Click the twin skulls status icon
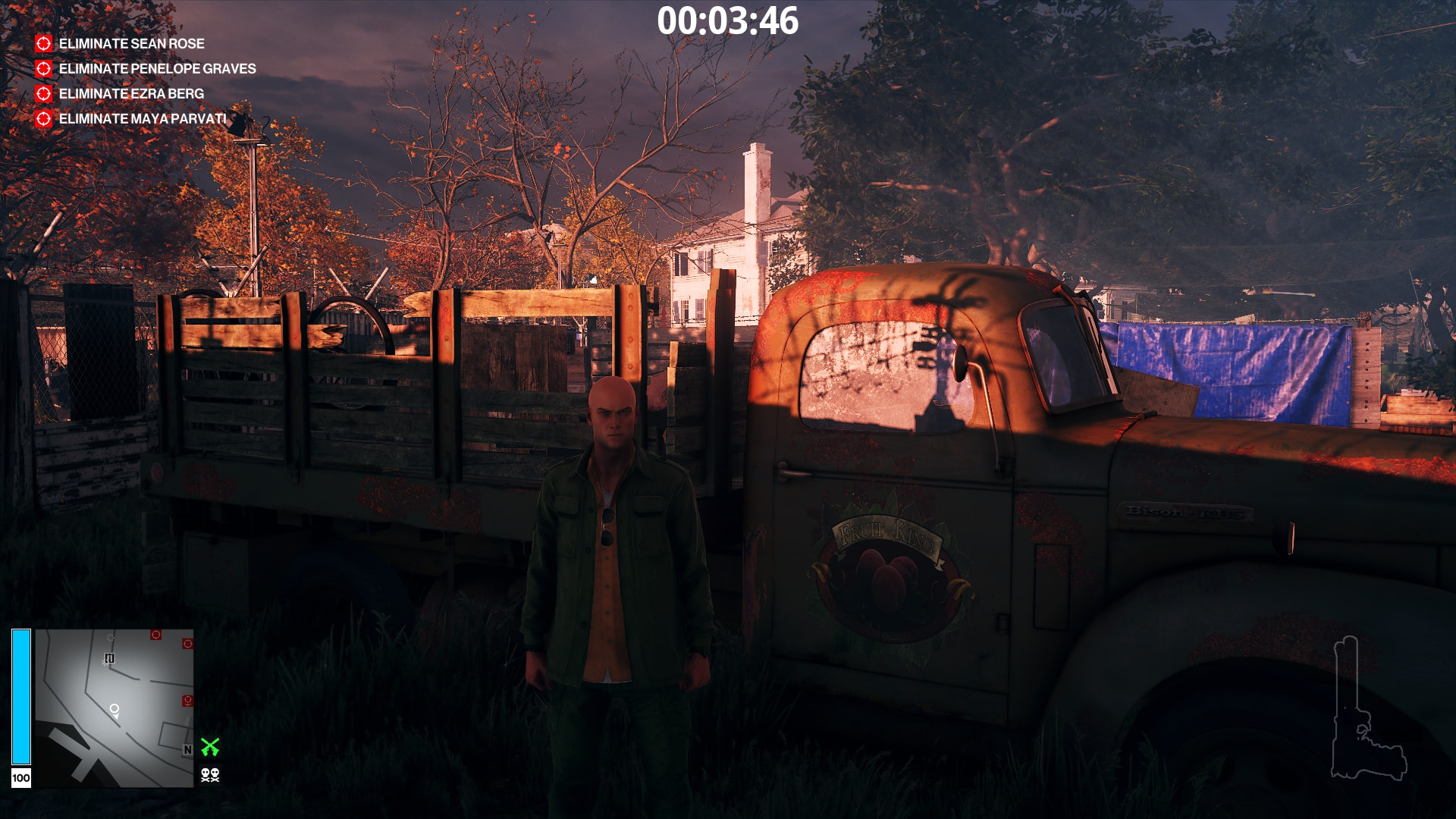The height and width of the screenshot is (819, 1456). pos(210,775)
